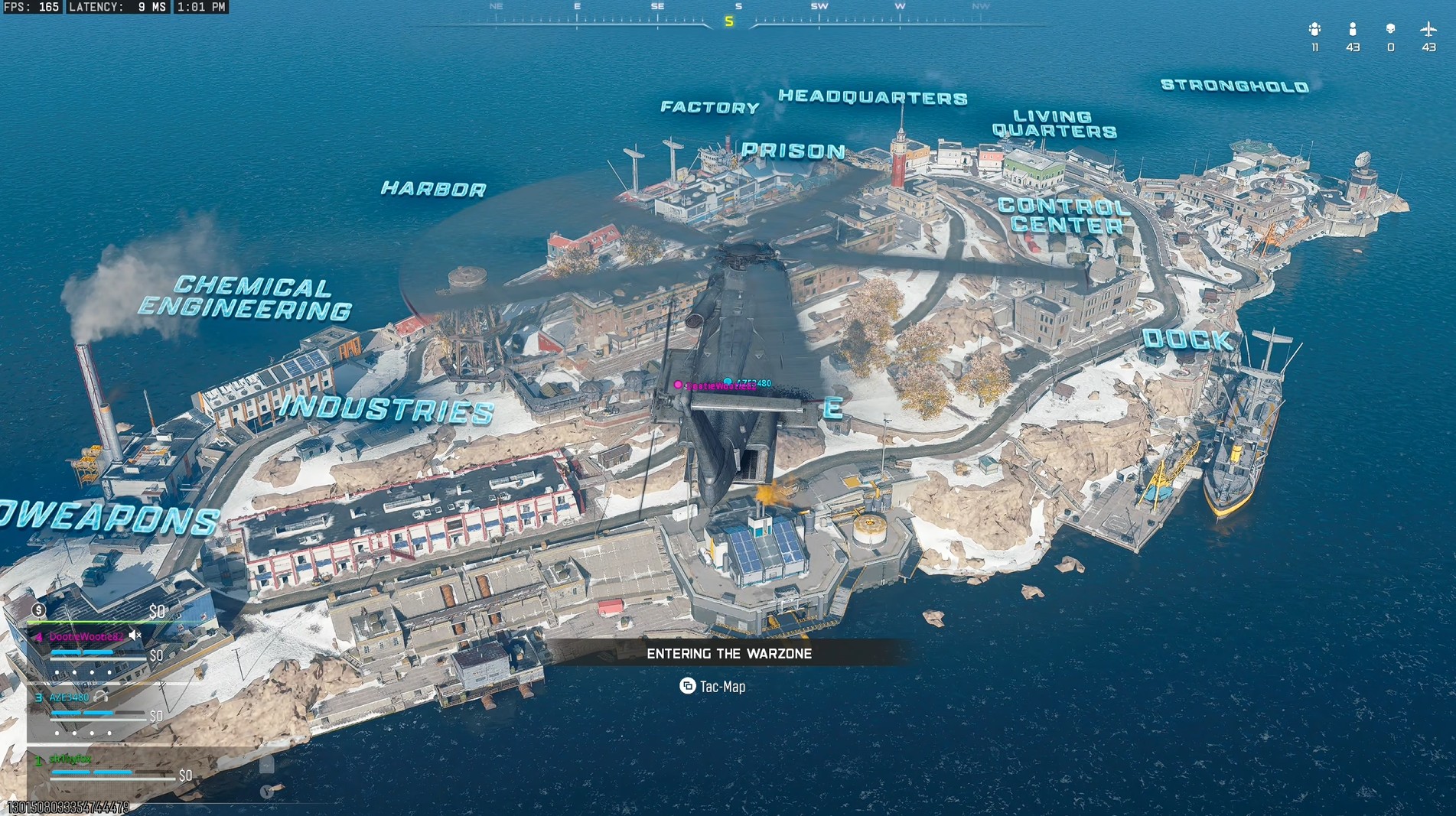
Task: Click the CONTROL CENTER map label
Action: pyautogui.click(x=1063, y=216)
